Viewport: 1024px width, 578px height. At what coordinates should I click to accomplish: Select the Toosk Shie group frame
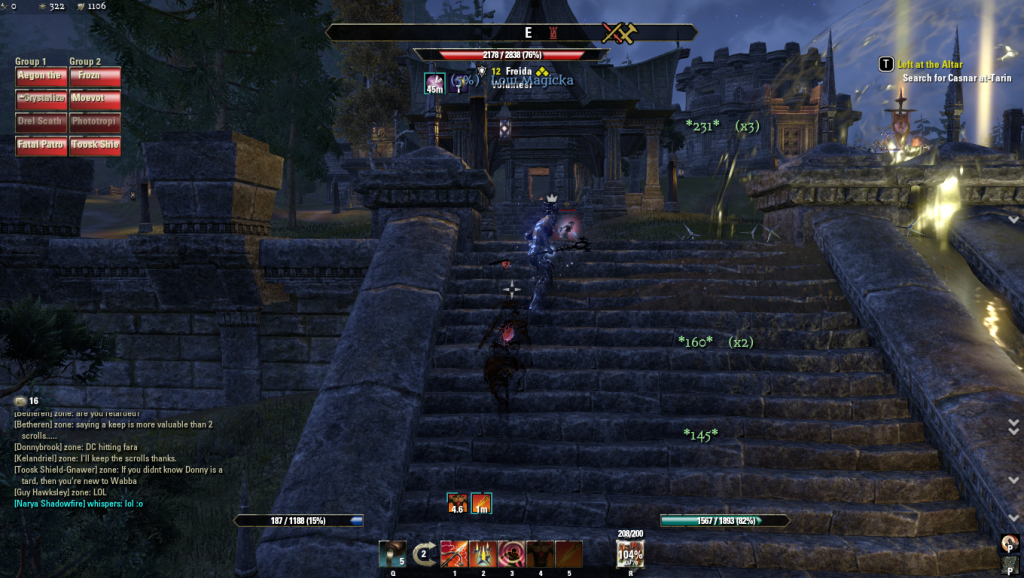pos(95,145)
